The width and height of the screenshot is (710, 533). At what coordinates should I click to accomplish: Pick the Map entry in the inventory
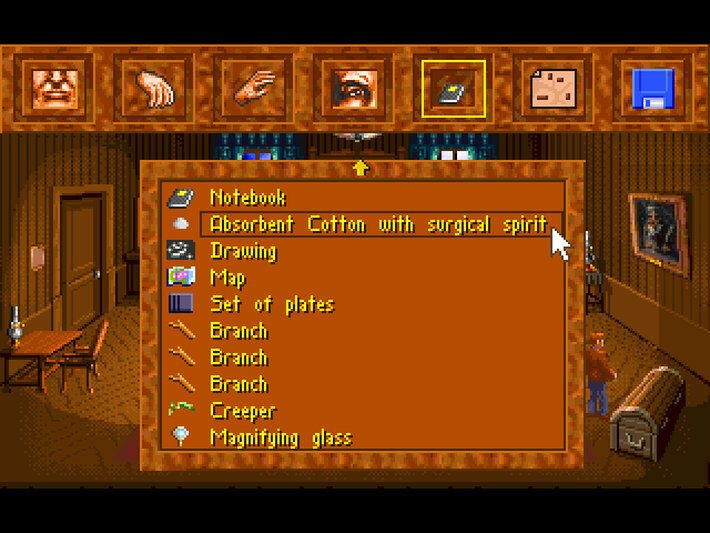click(x=228, y=278)
